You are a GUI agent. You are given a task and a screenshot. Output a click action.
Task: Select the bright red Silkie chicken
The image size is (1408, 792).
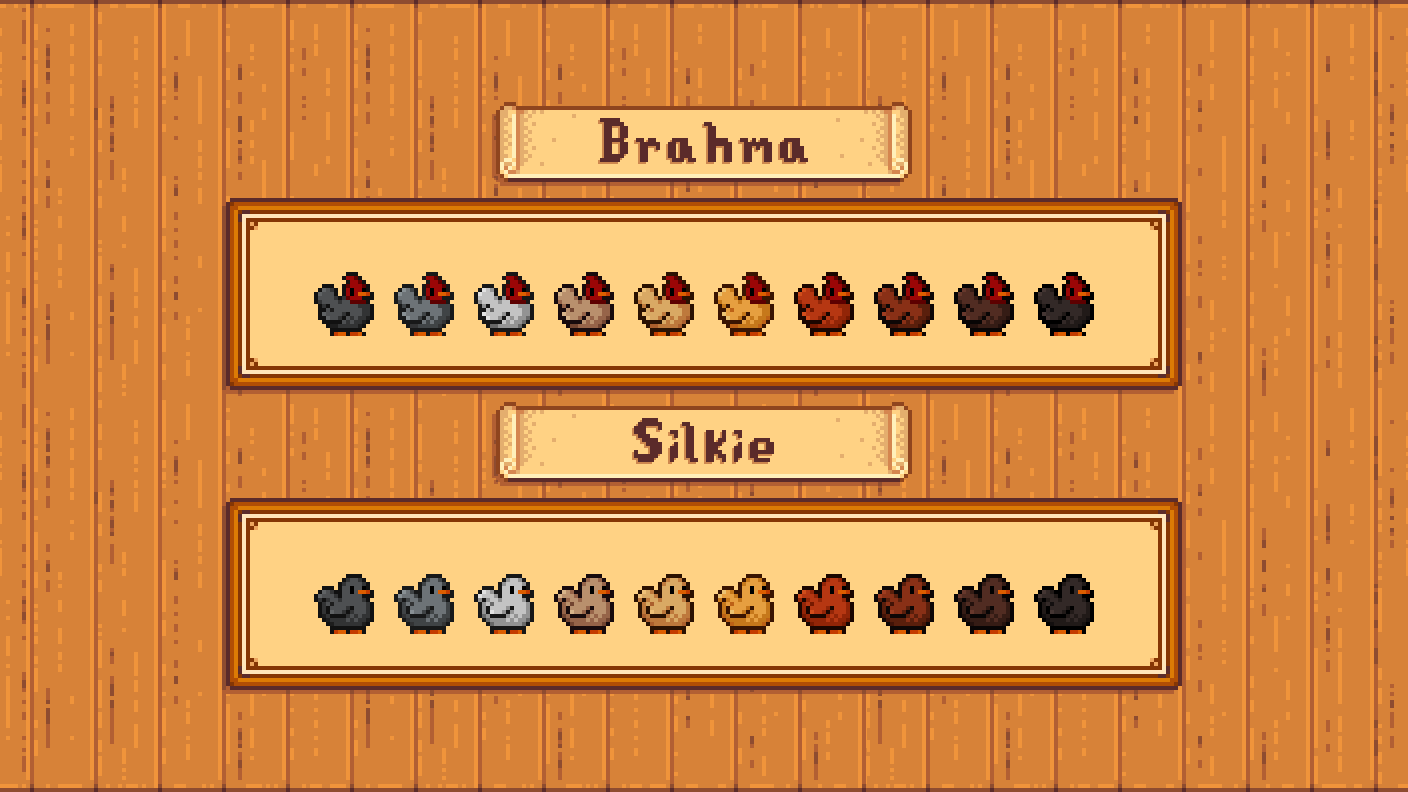[x=822, y=605]
